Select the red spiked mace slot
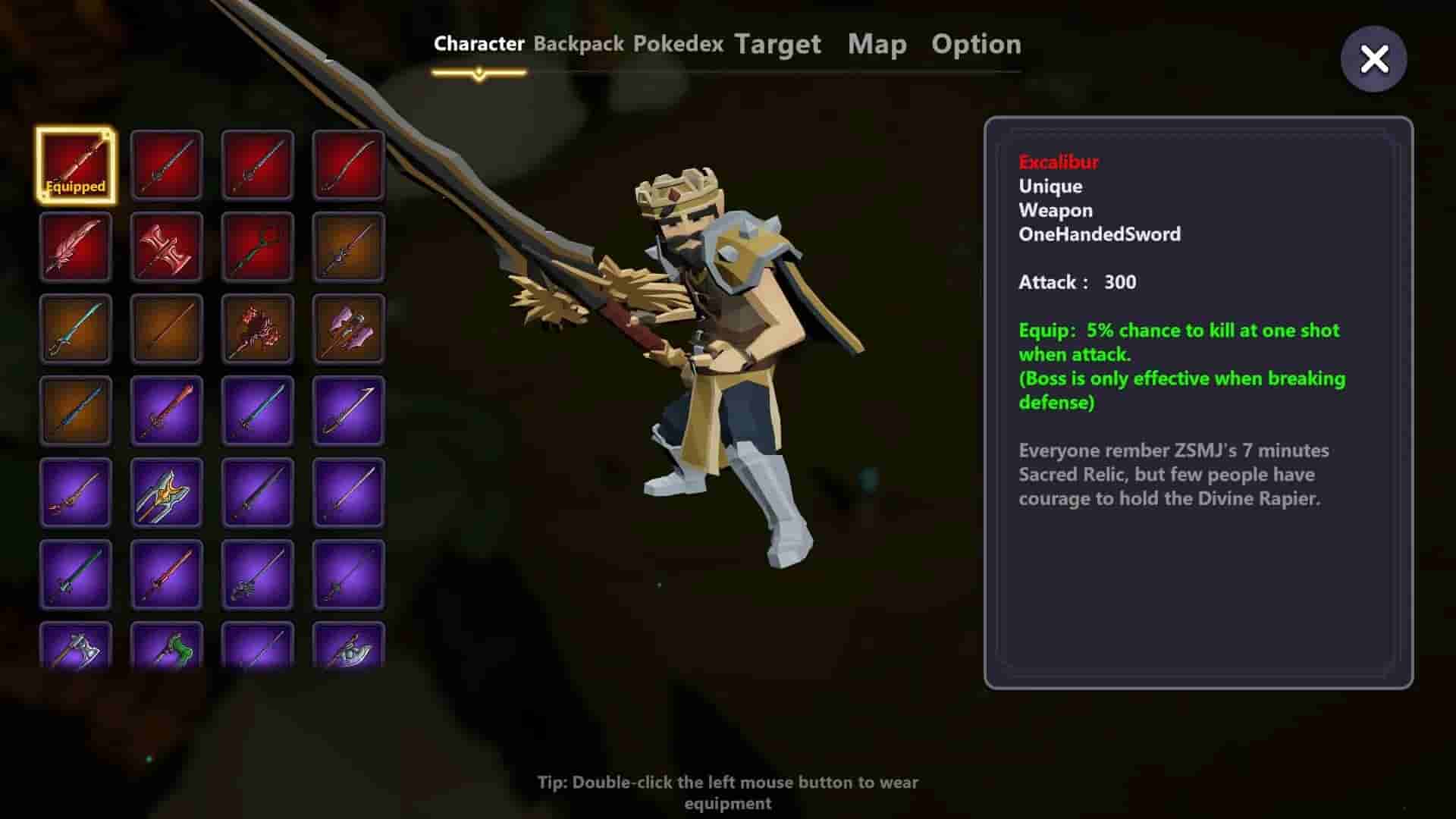Screen dimensions: 1456x819 pyautogui.click(x=258, y=329)
